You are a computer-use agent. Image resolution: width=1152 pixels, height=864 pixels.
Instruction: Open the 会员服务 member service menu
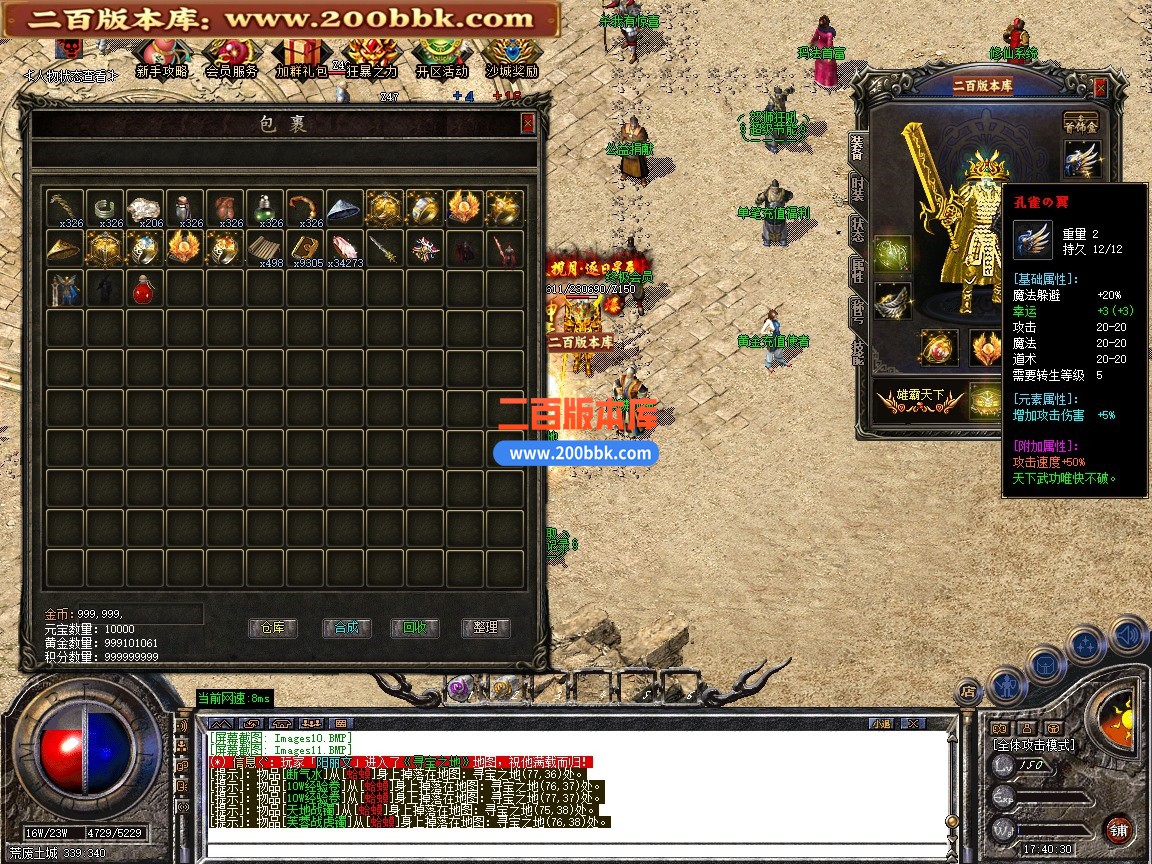coord(231,58)
